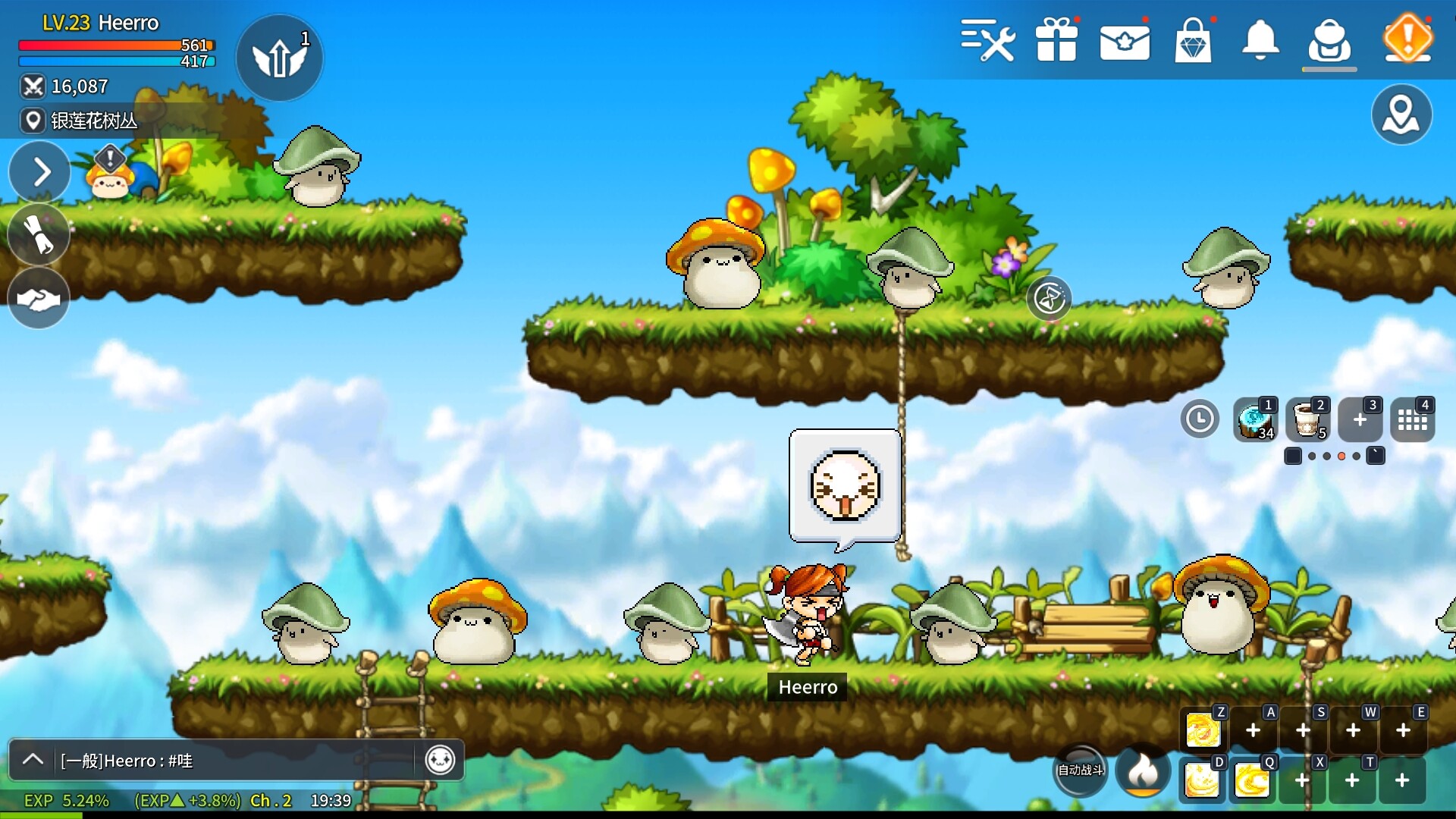Viewport: 1456px width, 819px height.
Task: Use the potion in quick slot 1
Action: pyautogui.click(x=1255, y=419)
